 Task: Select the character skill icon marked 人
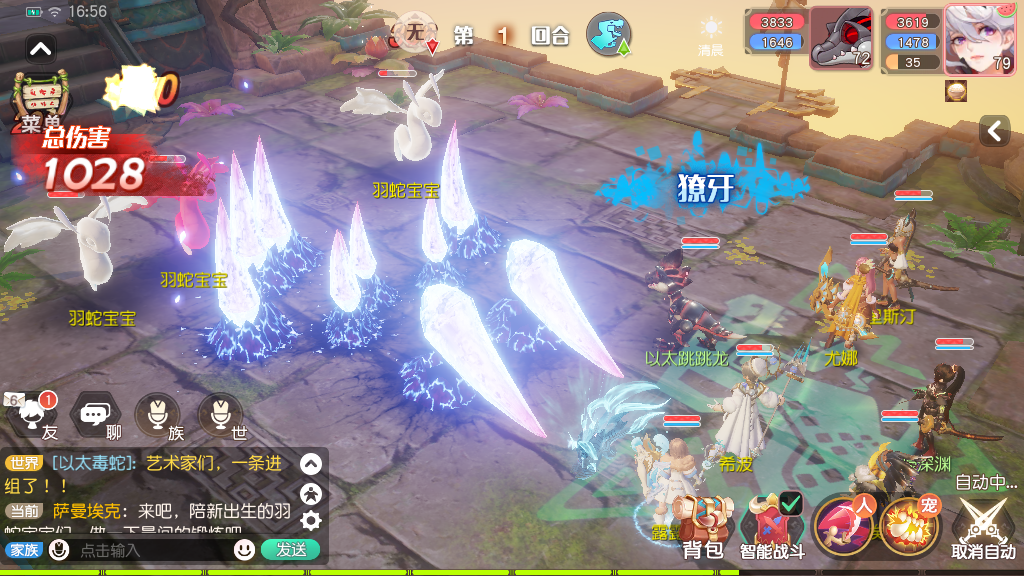coord(845,524)
